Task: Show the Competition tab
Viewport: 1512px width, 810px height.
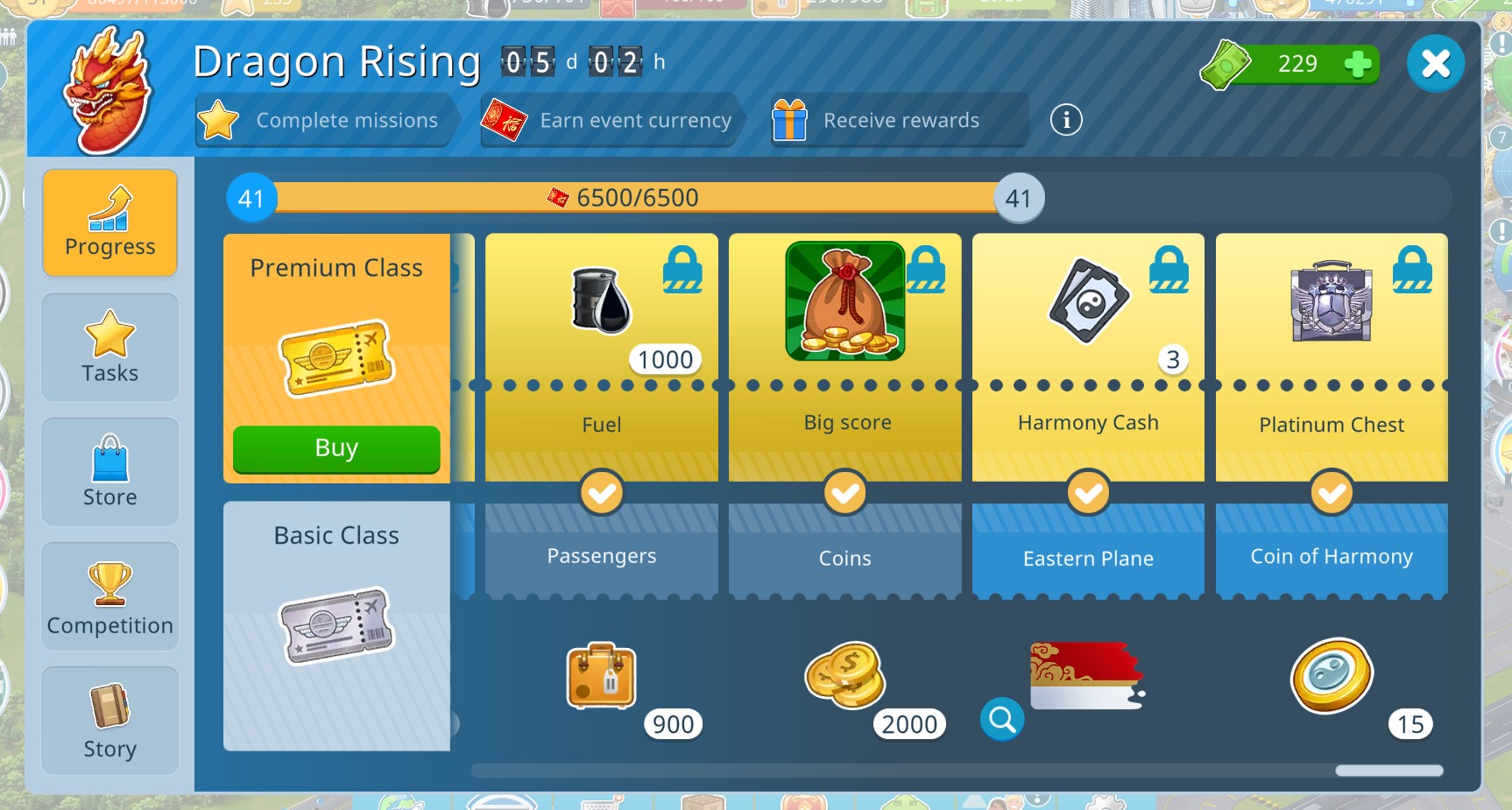Action: [110, 596]
